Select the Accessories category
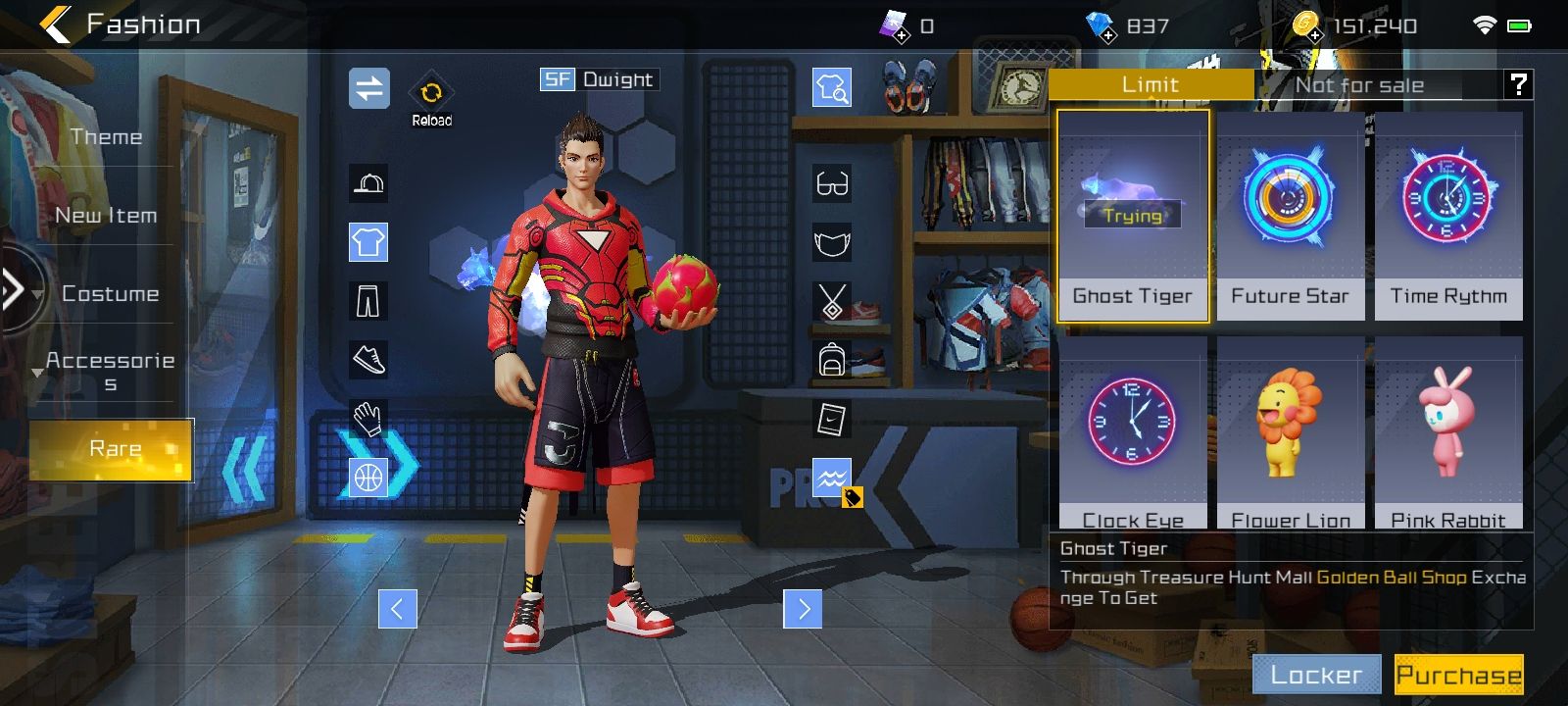The height and width of the screenshot is (706, 1568). (110, 371)
